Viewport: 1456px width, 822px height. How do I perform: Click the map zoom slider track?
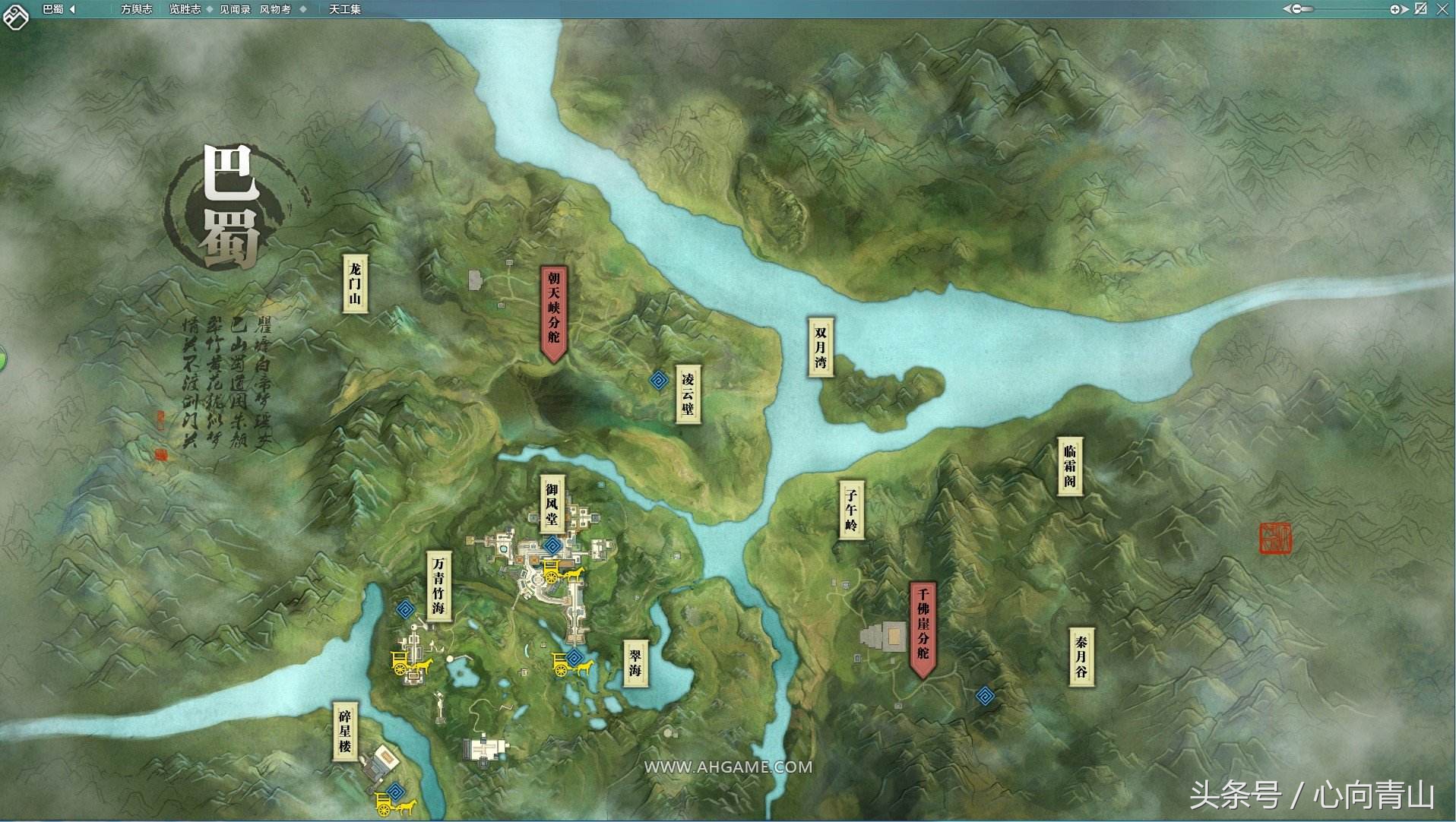coord(1345,9)
